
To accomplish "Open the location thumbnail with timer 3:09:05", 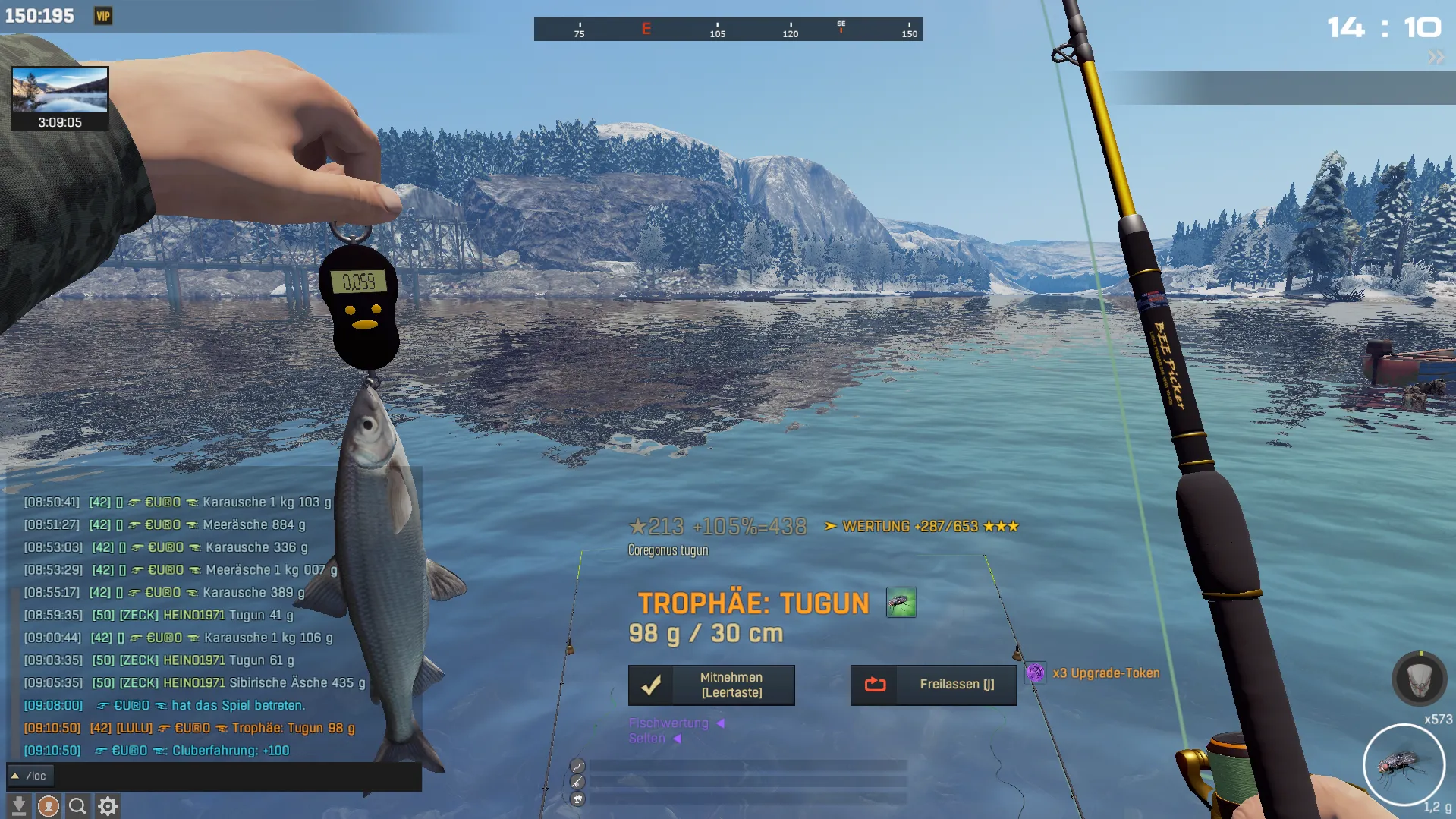I will 60,98.
